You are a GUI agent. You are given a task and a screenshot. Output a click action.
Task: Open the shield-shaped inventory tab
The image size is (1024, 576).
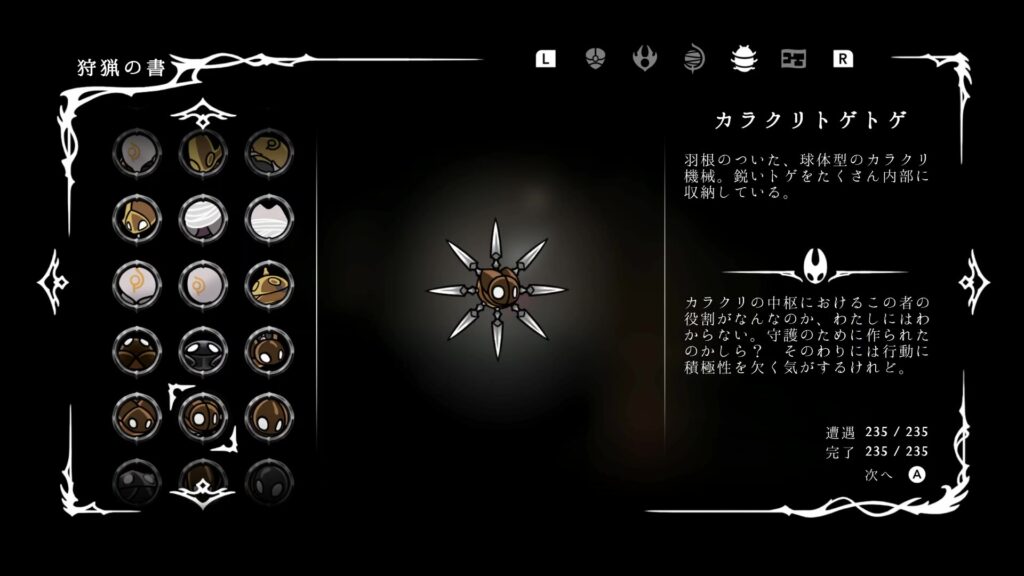[x=595, y=58]
